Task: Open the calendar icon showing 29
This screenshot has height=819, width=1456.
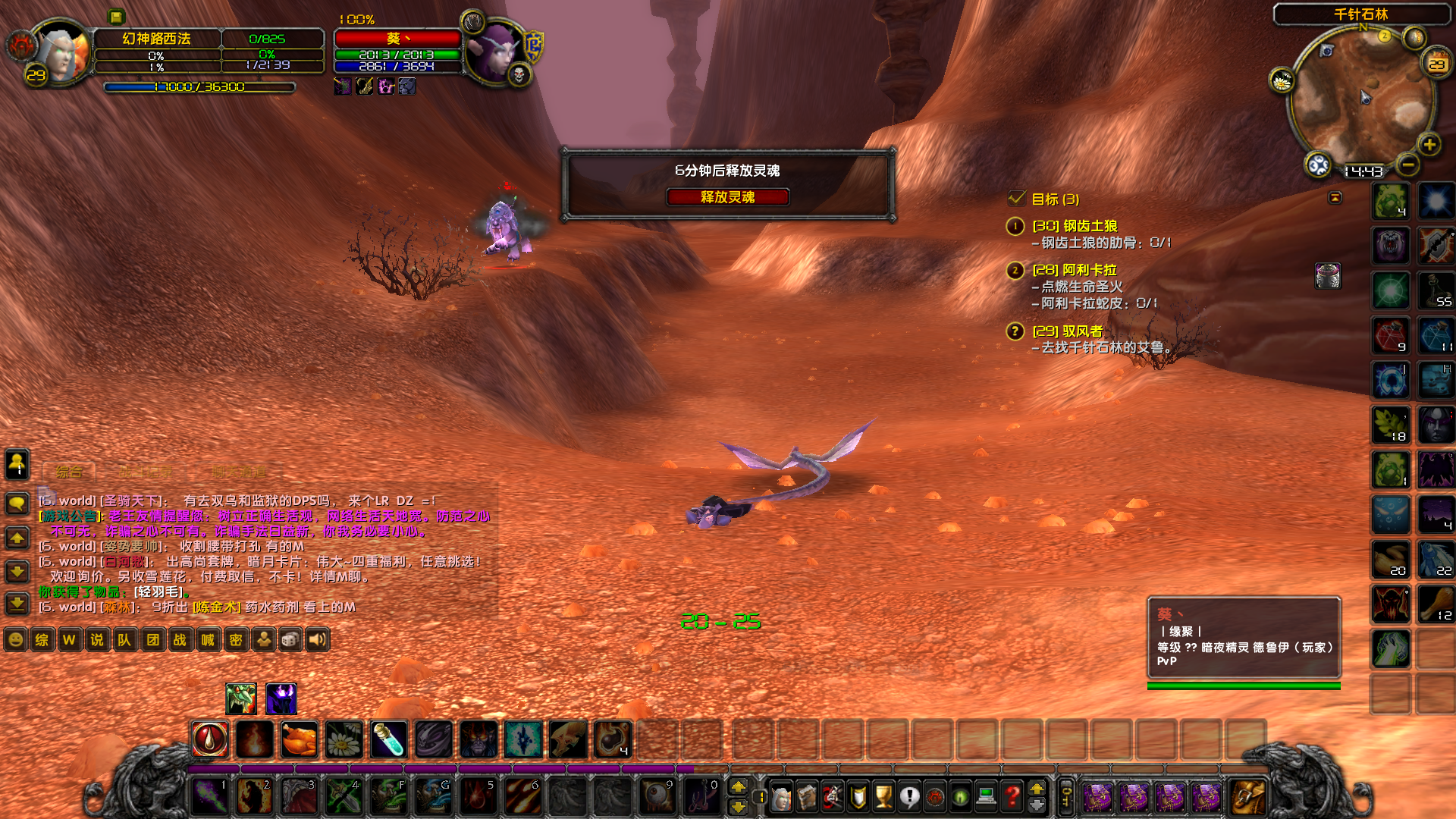Action: point(1437,64)
